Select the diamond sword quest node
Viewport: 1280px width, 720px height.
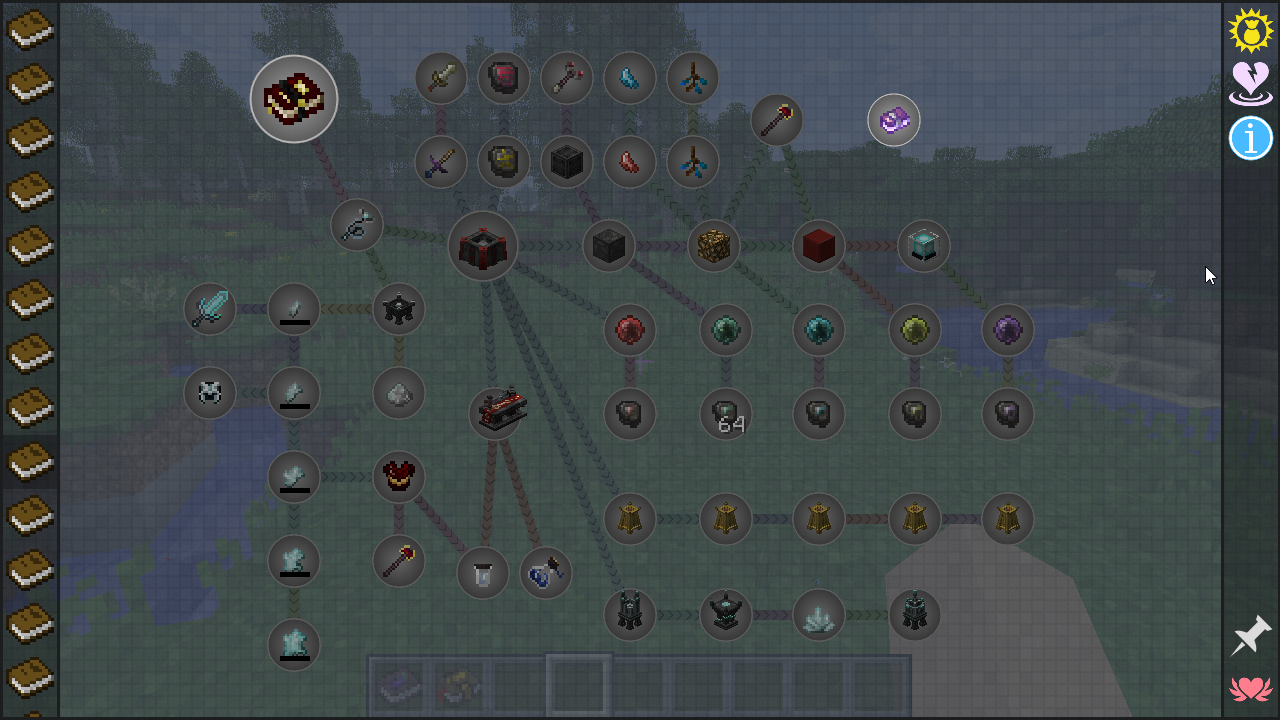coord(210,309)
